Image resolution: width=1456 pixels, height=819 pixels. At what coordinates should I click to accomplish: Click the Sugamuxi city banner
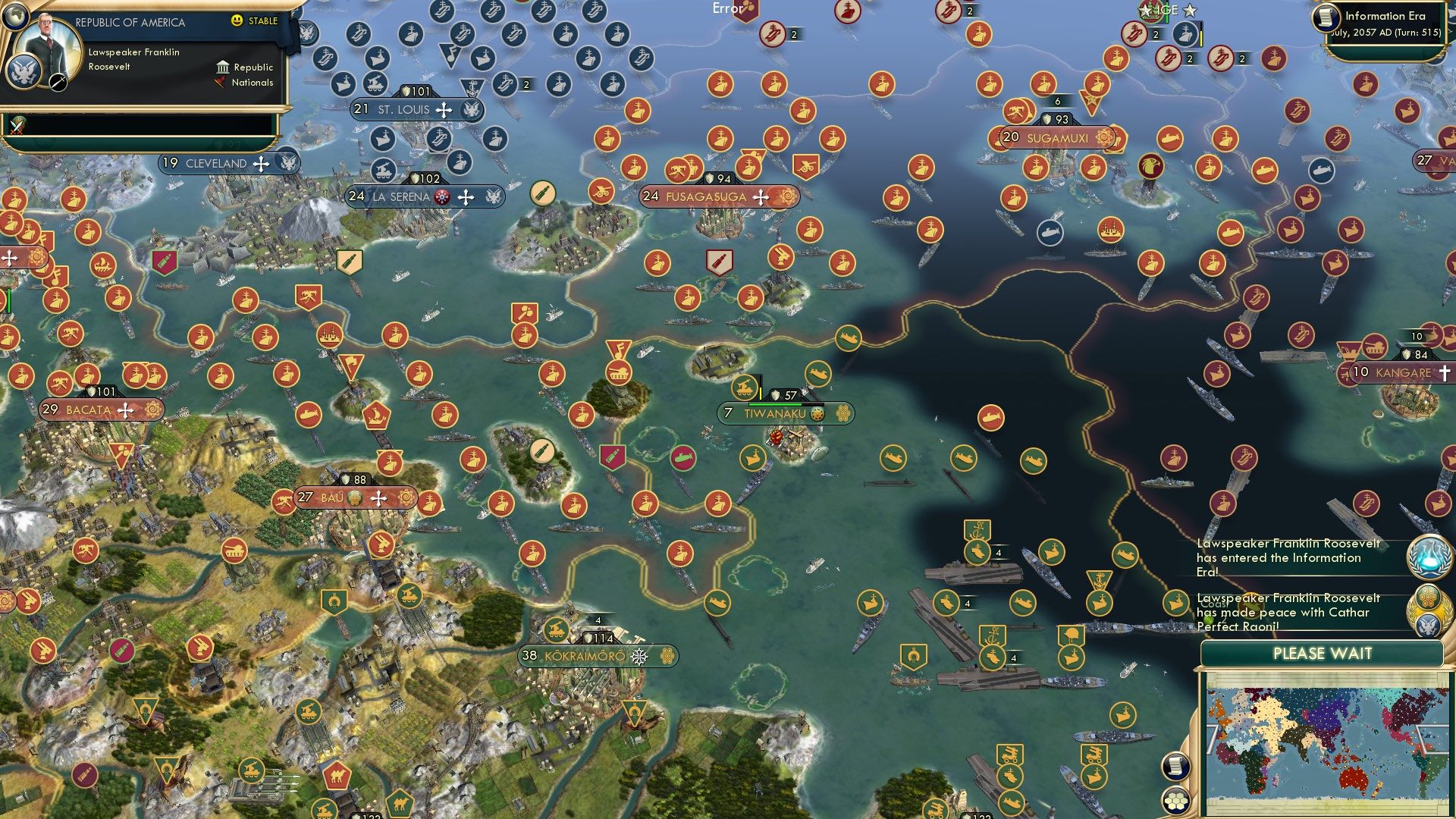[x=1056, y=138]
